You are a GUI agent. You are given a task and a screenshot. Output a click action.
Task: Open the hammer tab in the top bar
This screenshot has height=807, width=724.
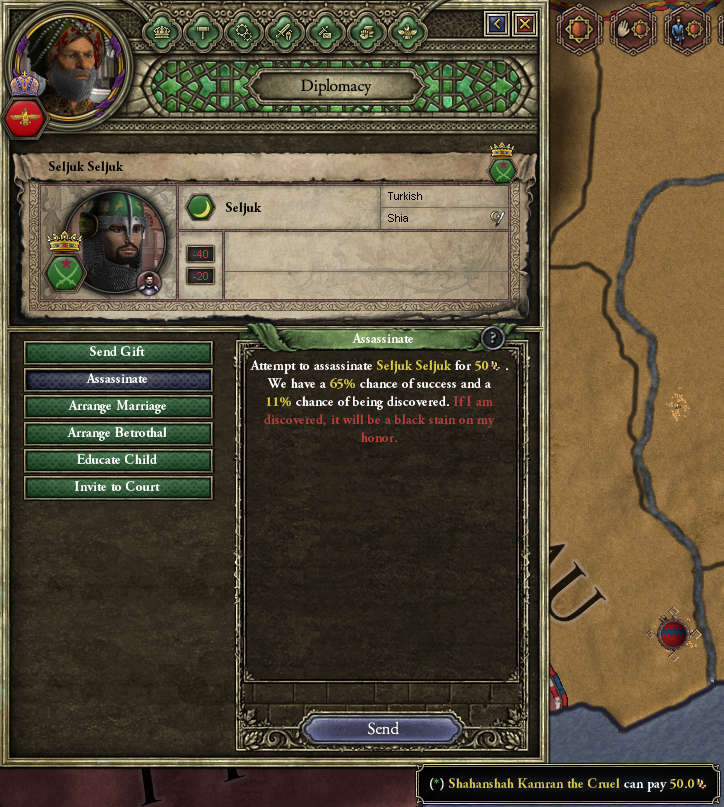pos(202,31)
